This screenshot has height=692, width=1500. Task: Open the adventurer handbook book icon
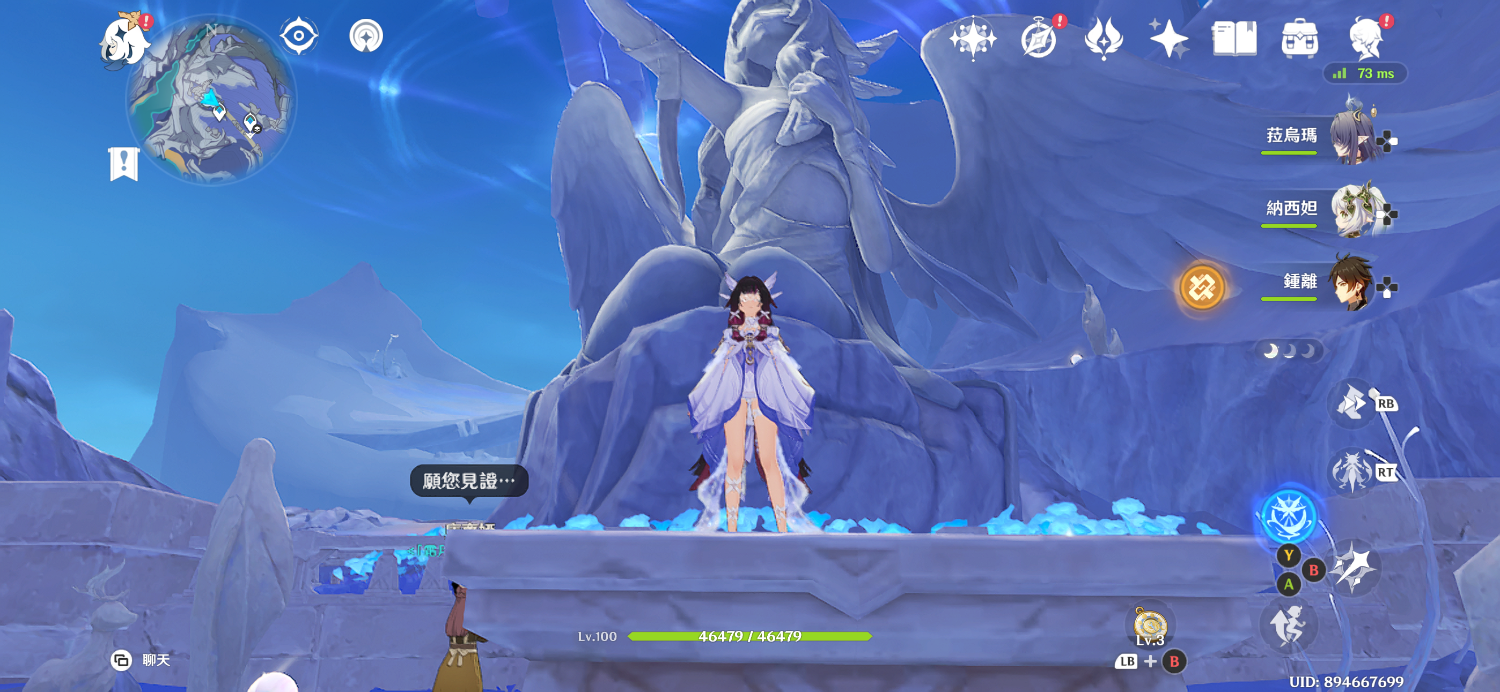pyautogui.click(x=1234, y=39)
